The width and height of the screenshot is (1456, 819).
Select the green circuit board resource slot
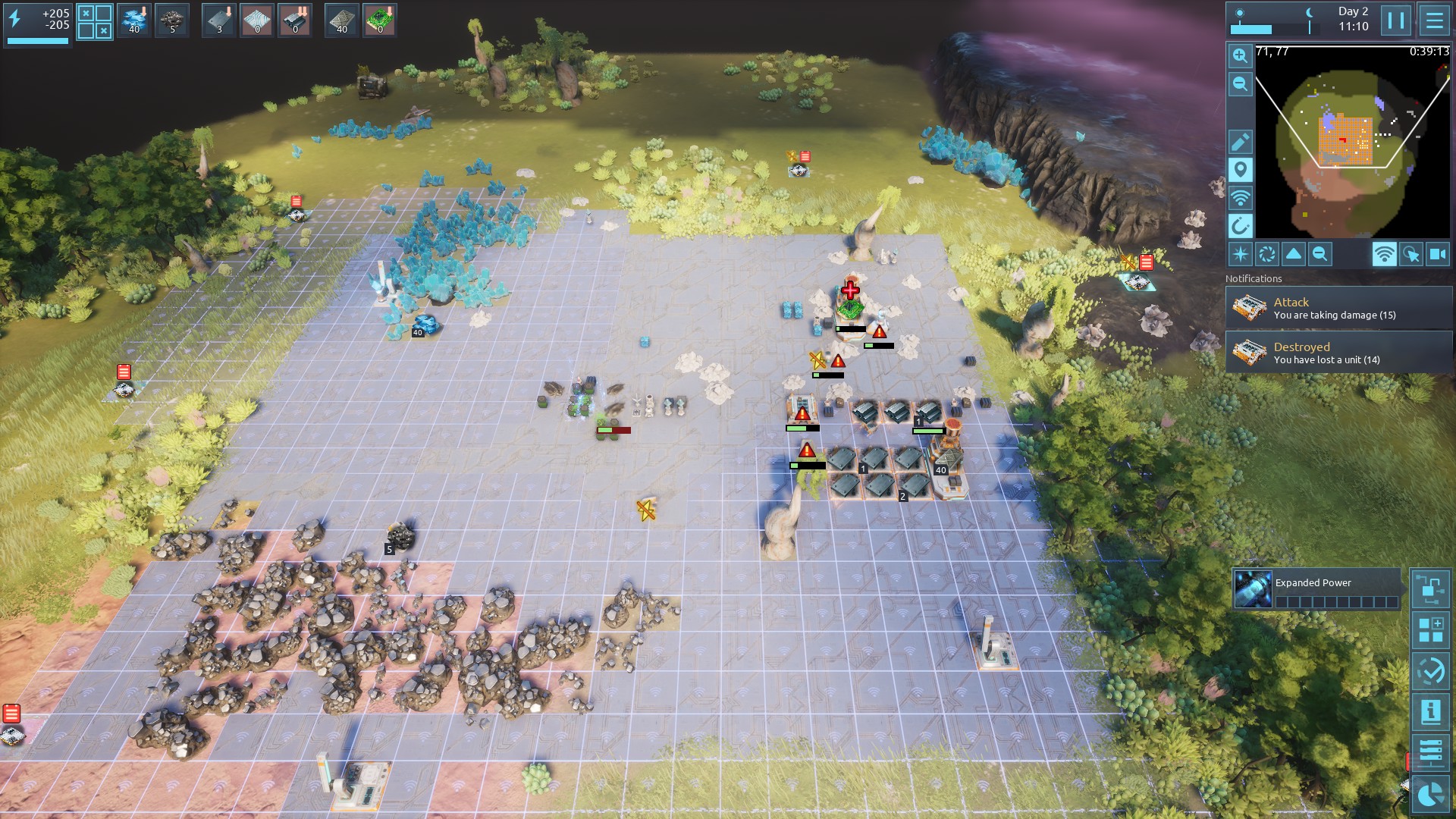tap(380, 20)
